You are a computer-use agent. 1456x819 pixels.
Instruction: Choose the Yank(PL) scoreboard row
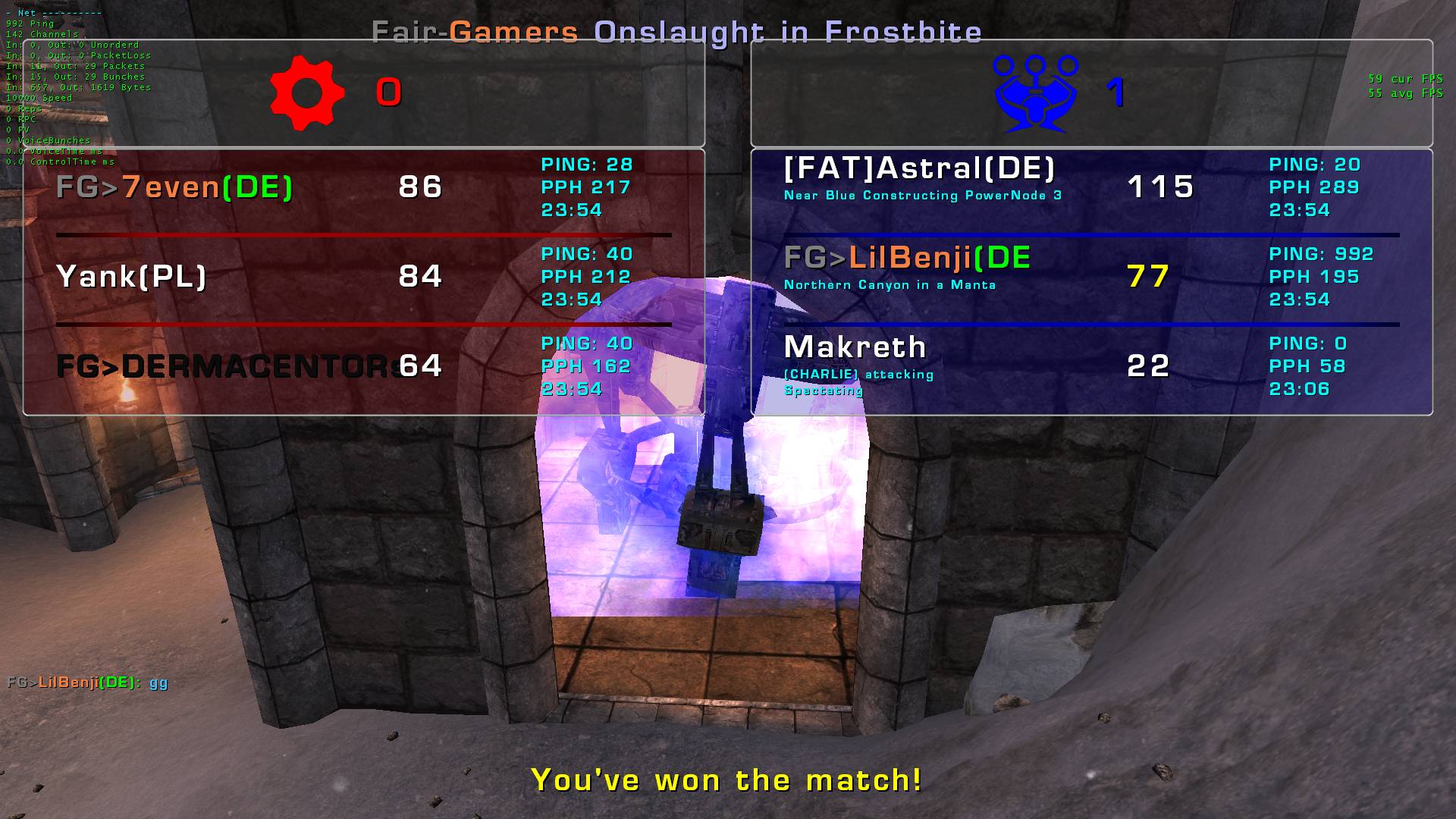pyautogui.click(x=131, y=277)
